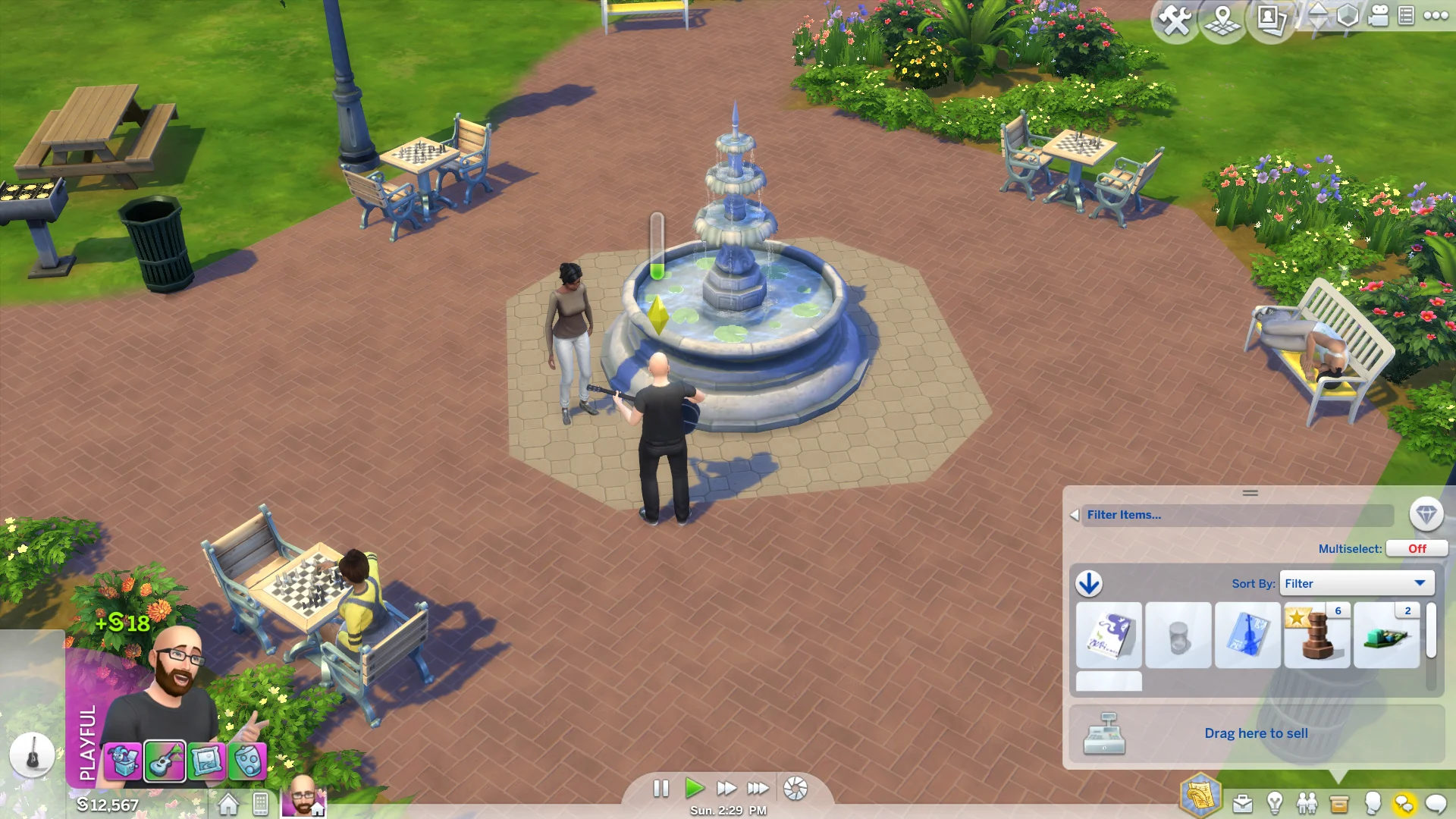Viewport: 1456px width, 819px height.
Task: Open Build Mode with the hammer and wrench icon
Action: 1174,19
